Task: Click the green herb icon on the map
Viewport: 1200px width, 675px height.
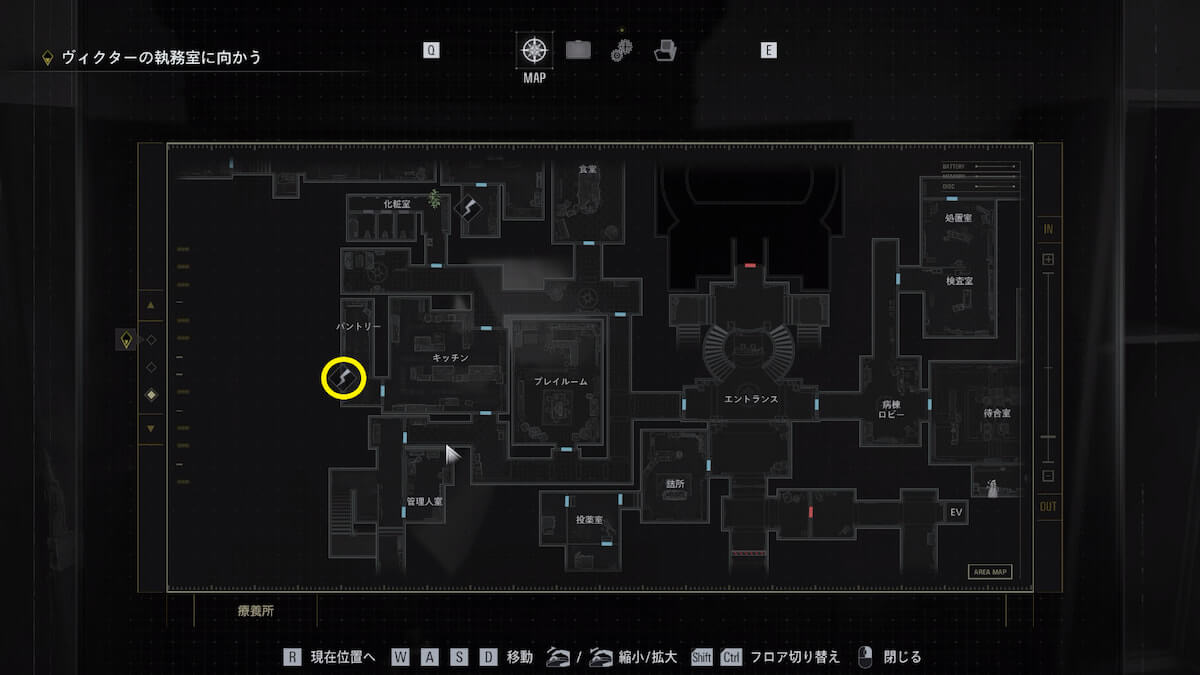Action: [x=435, y=198]
